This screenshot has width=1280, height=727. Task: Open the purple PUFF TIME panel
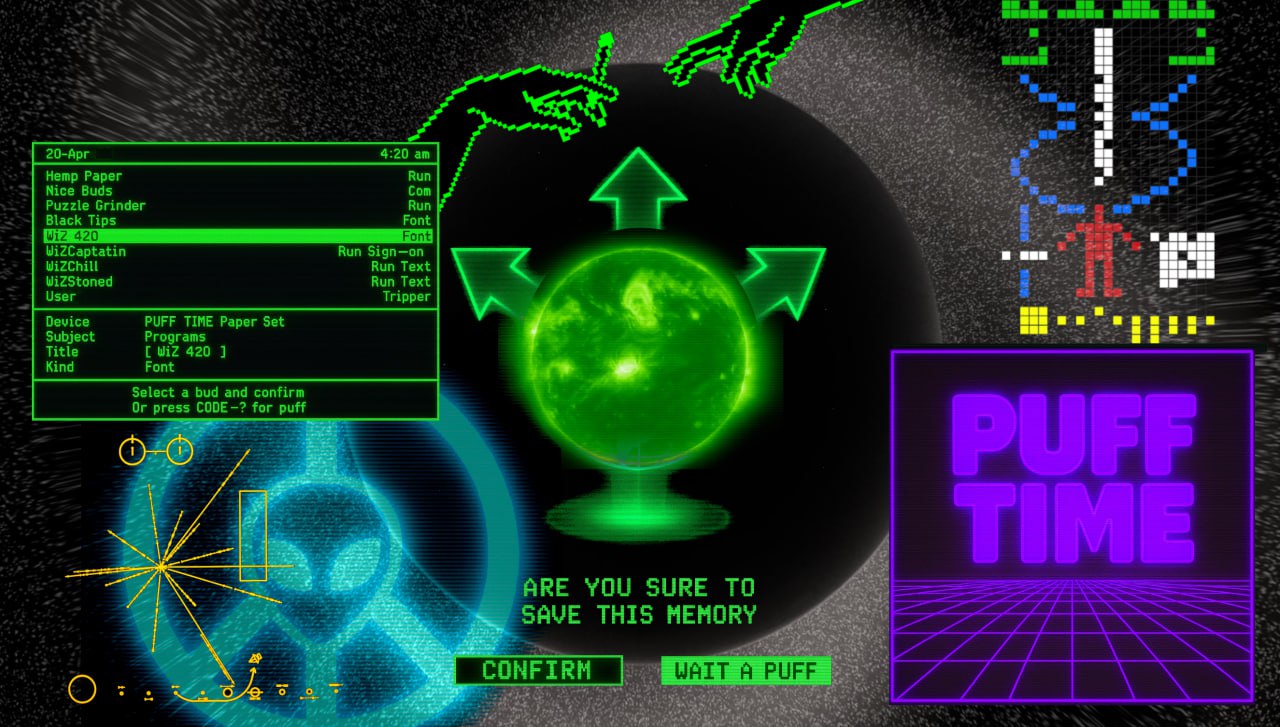pyautogui.click(x=1071, y=525)
